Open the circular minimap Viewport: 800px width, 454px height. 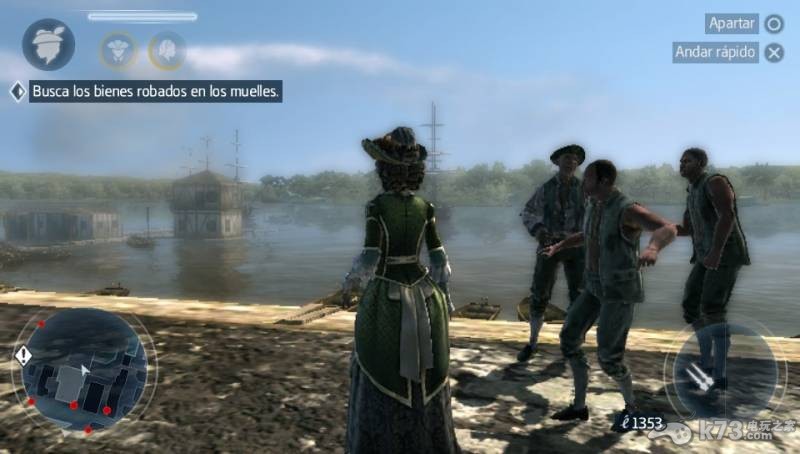(83, 369)
